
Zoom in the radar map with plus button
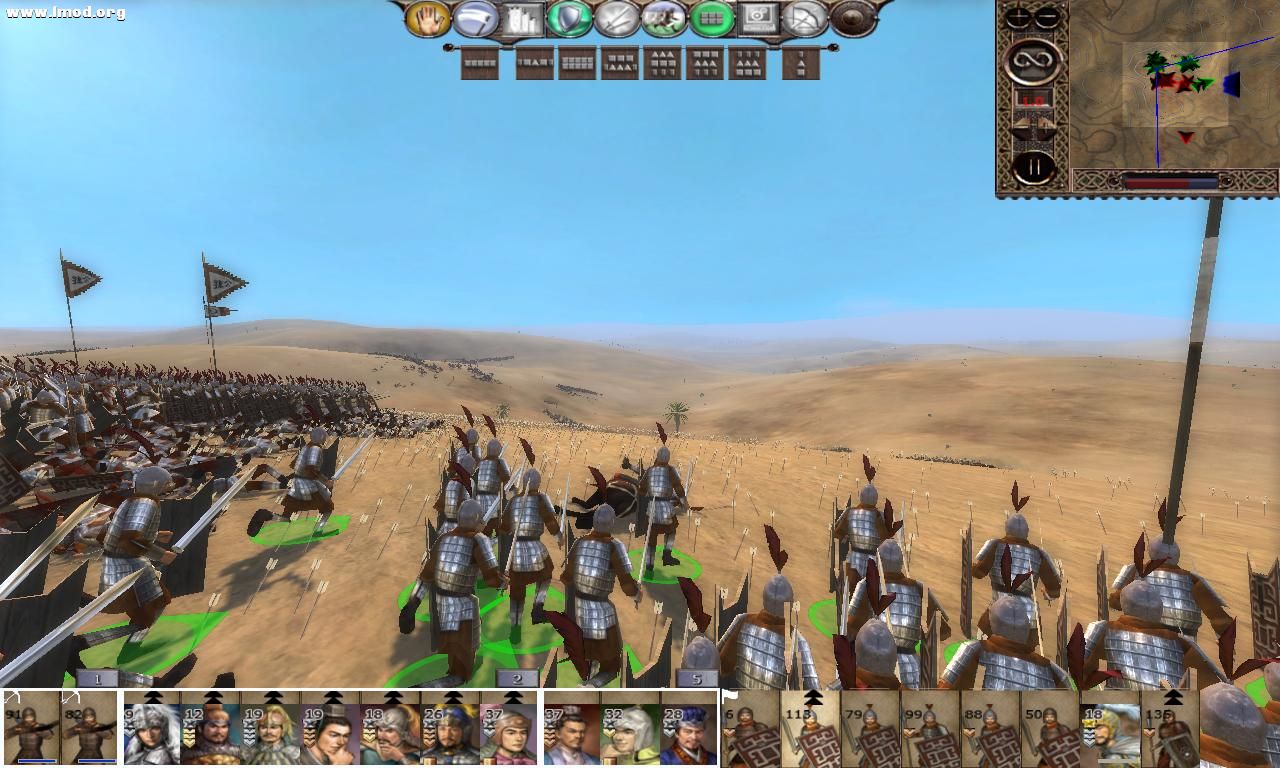1016,18
